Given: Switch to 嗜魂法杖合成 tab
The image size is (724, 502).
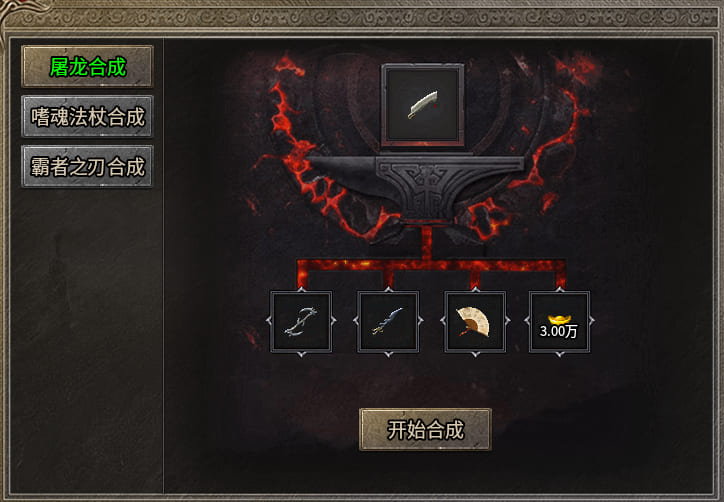Looking at the screenshot, I should (x=88, y=117).
